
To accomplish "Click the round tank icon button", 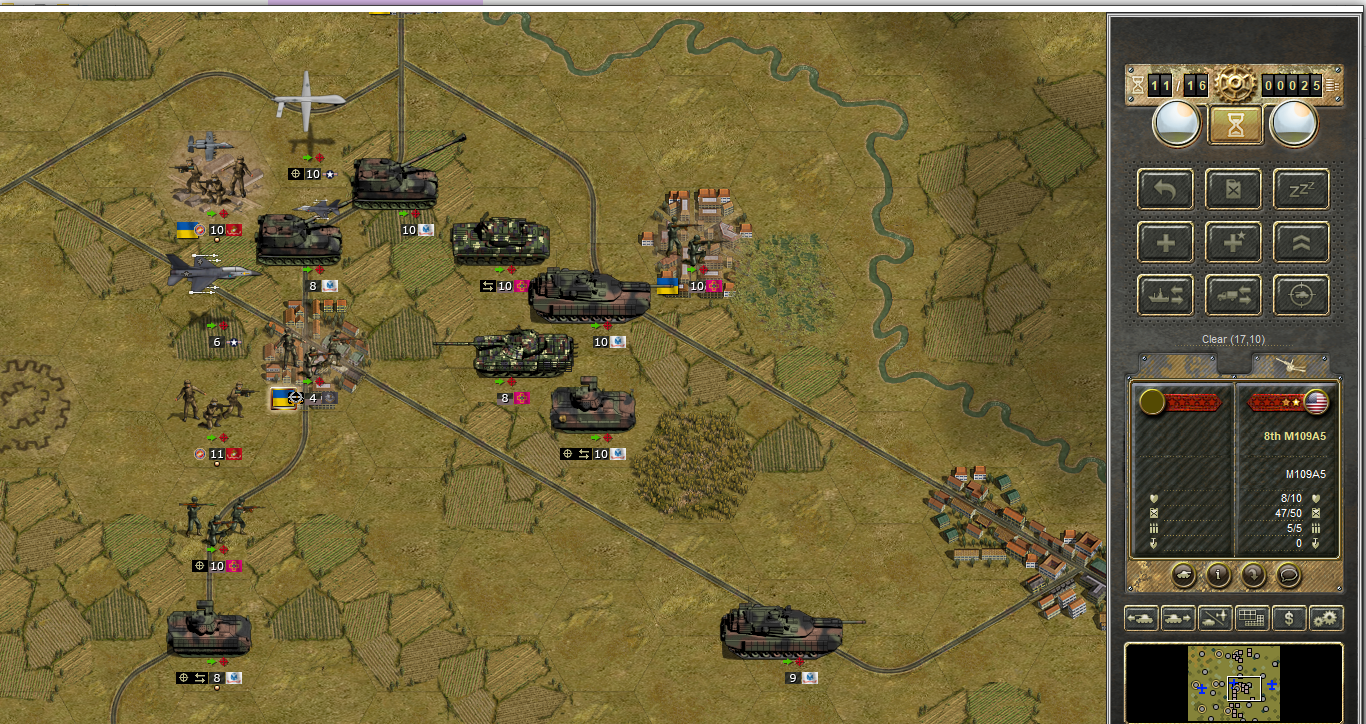I will (1185, 575).
